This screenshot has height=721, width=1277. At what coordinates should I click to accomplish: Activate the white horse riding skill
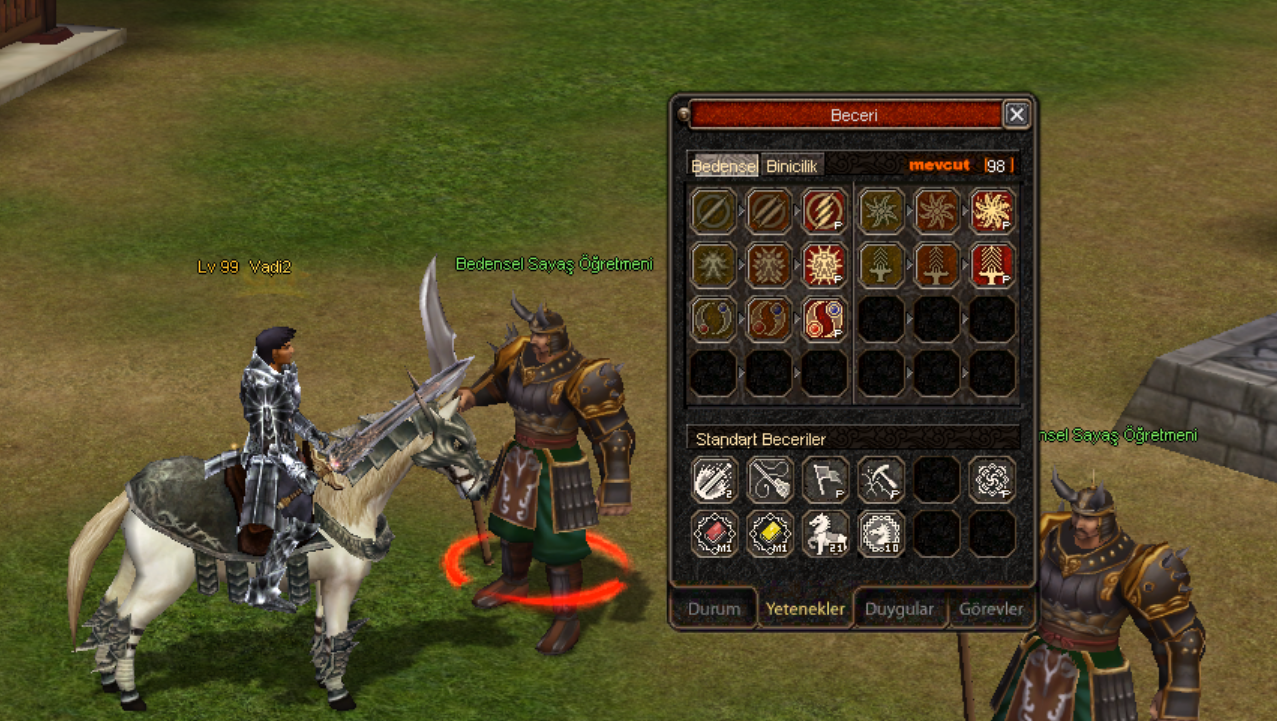coord(825,534)
